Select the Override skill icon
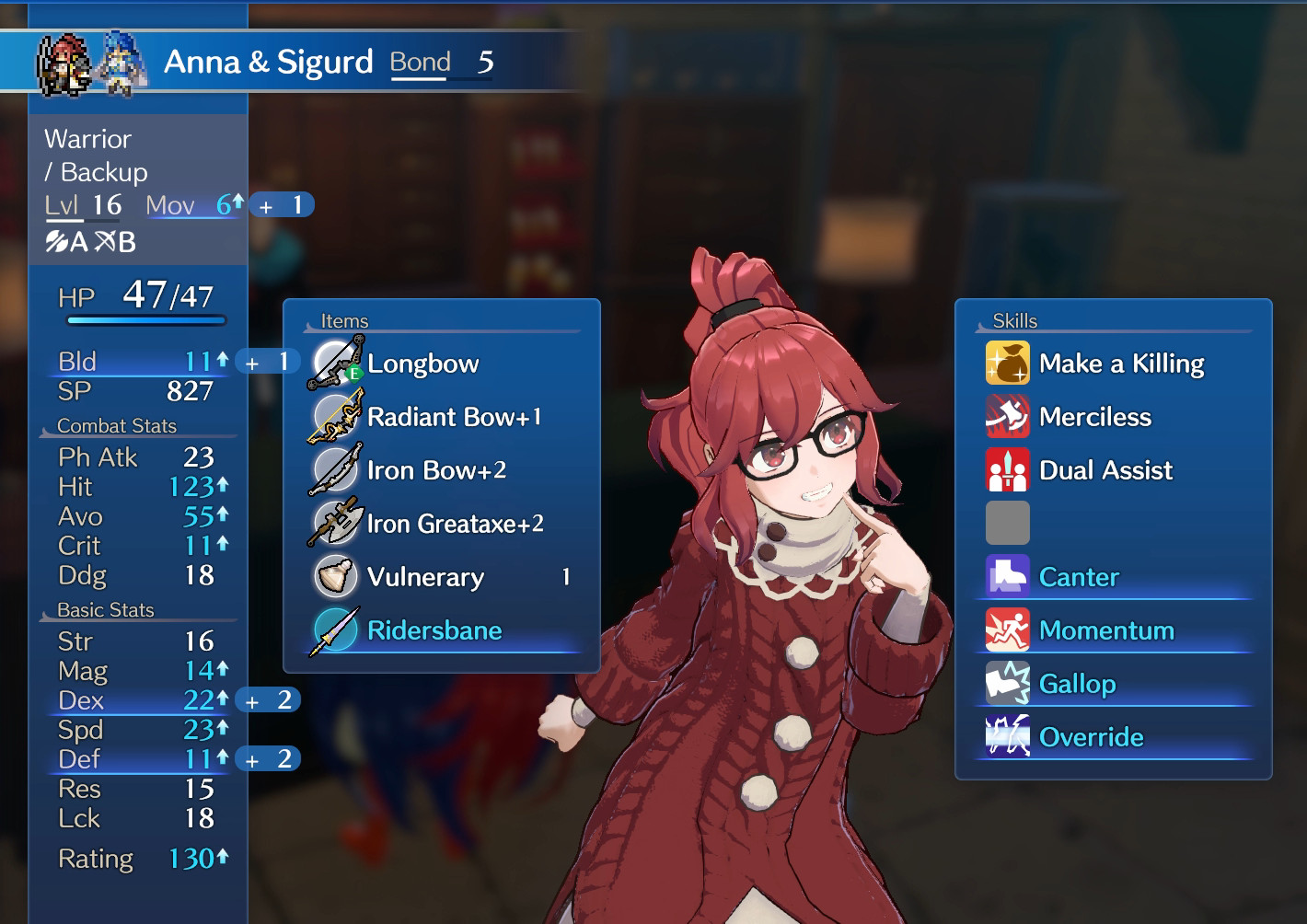Viewport: 1307px width, 924px height. tap(1008, 736)
